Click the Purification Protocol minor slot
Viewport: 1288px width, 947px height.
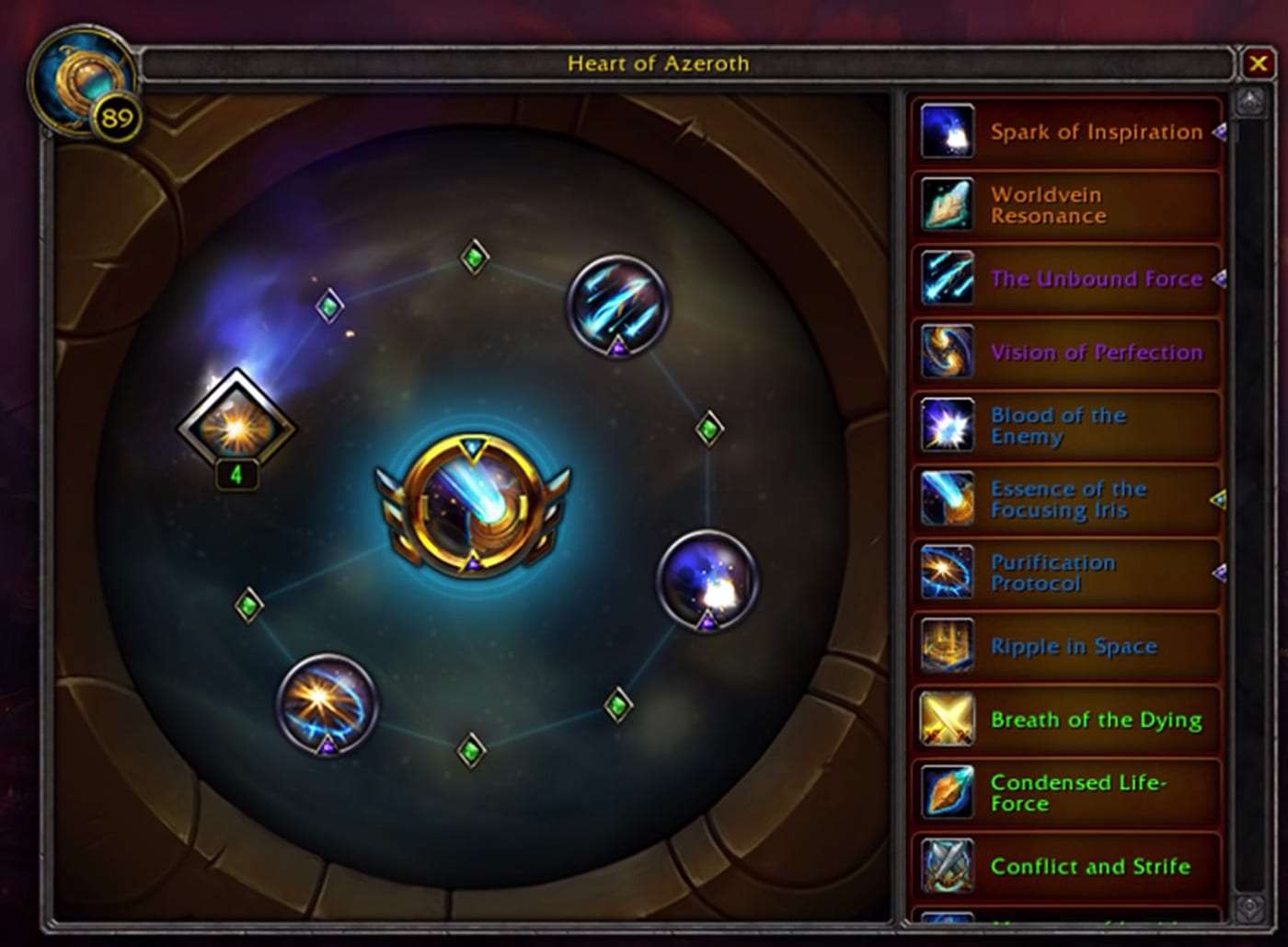(328, 703)
